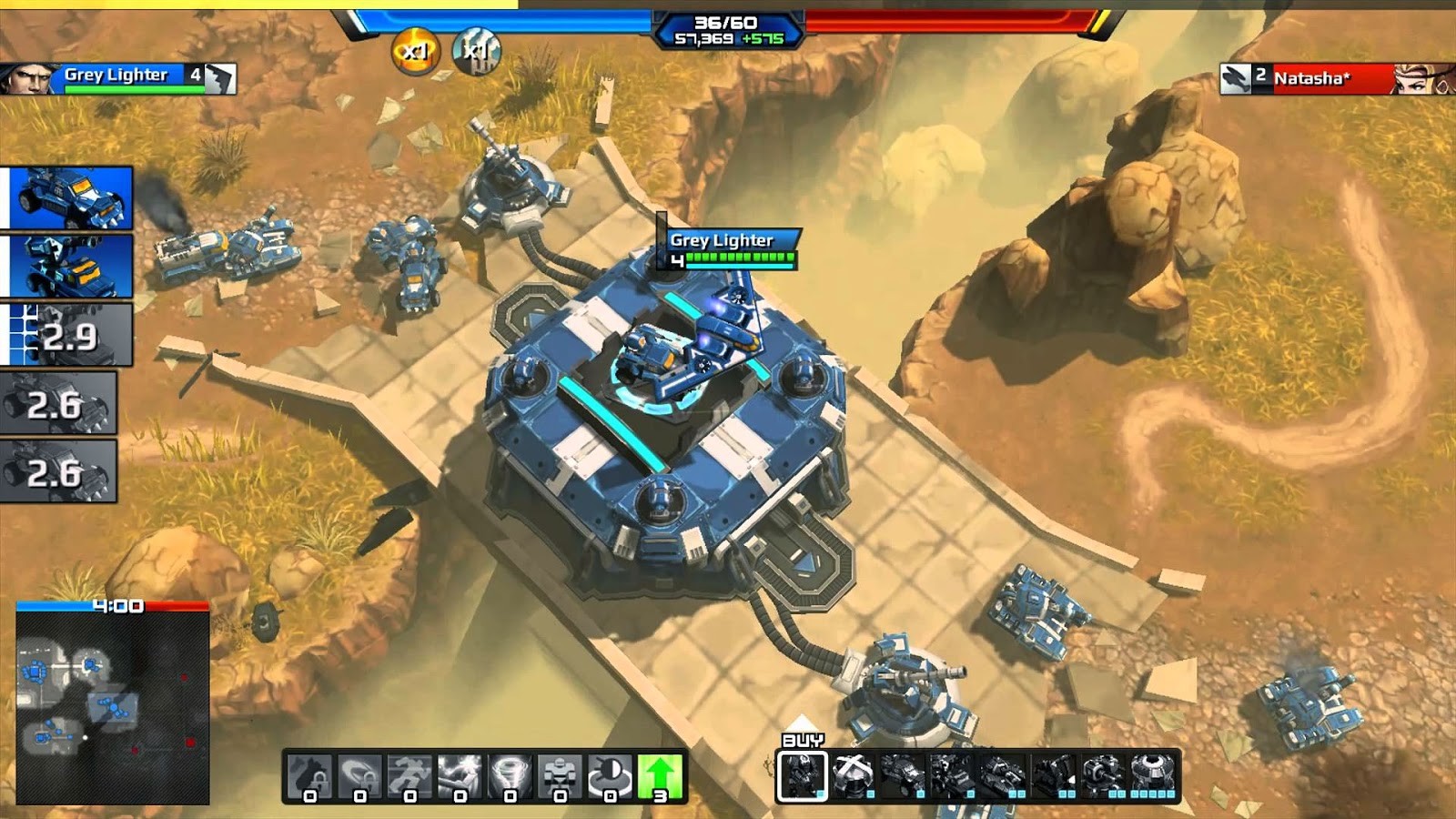Click the sprinting soldier ability icon
The height and width of the screenshot is (819, 1456).
pyautogui.click(x=408, y=775)
